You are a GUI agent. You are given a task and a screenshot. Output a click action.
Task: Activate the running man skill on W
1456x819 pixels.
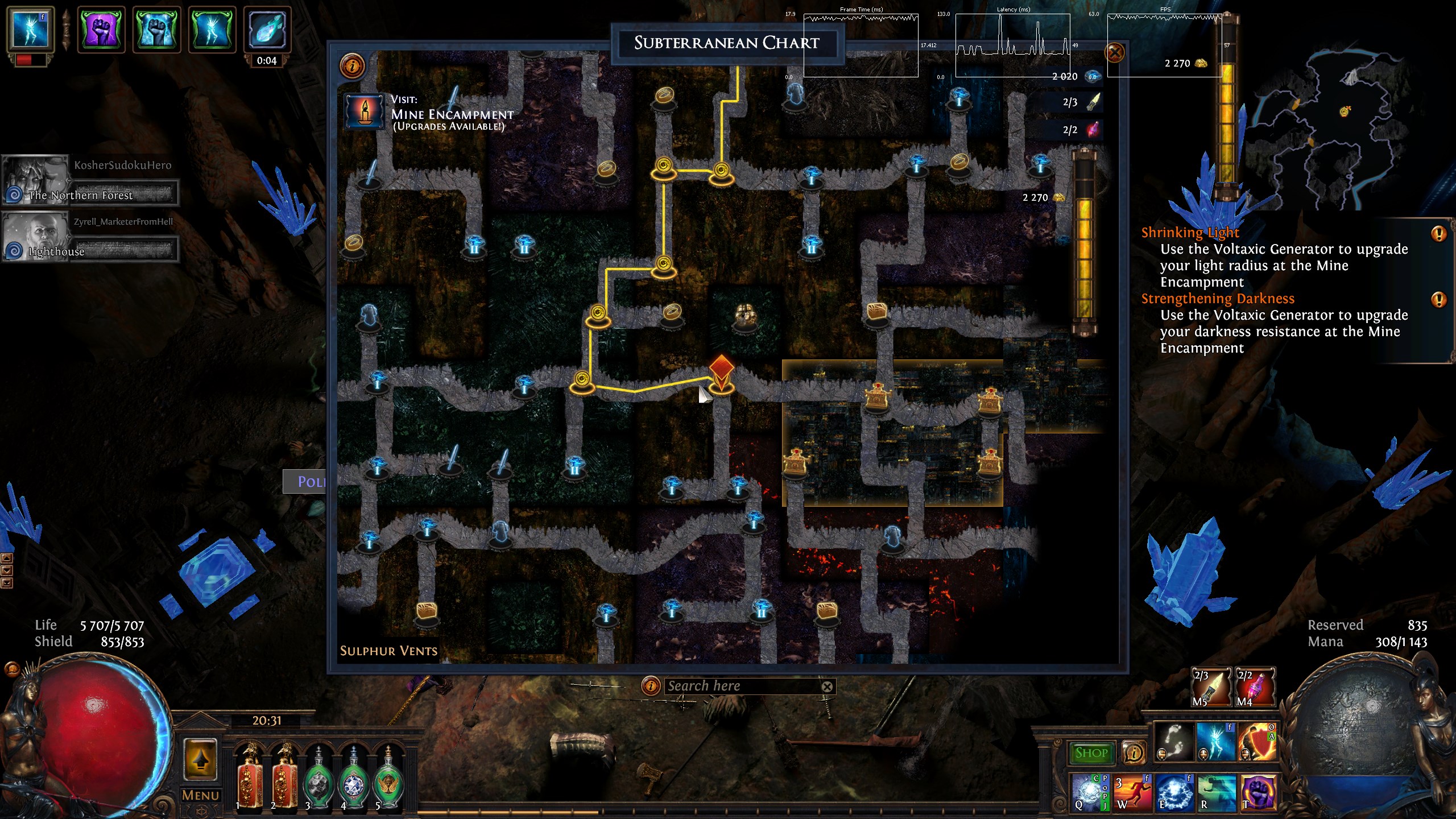[x=1132, y=792]
